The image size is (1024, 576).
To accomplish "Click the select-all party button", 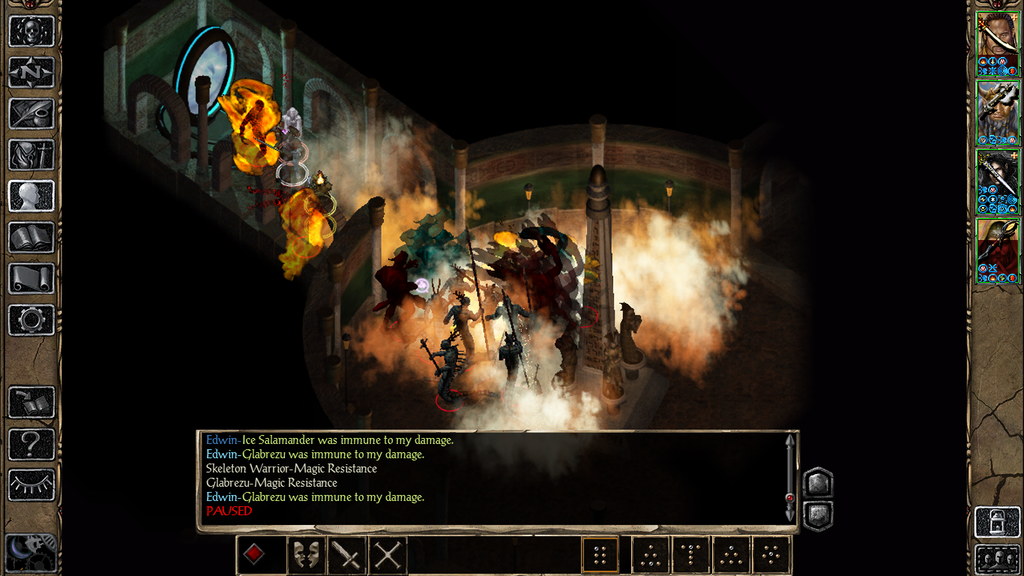I will point(997,558).
